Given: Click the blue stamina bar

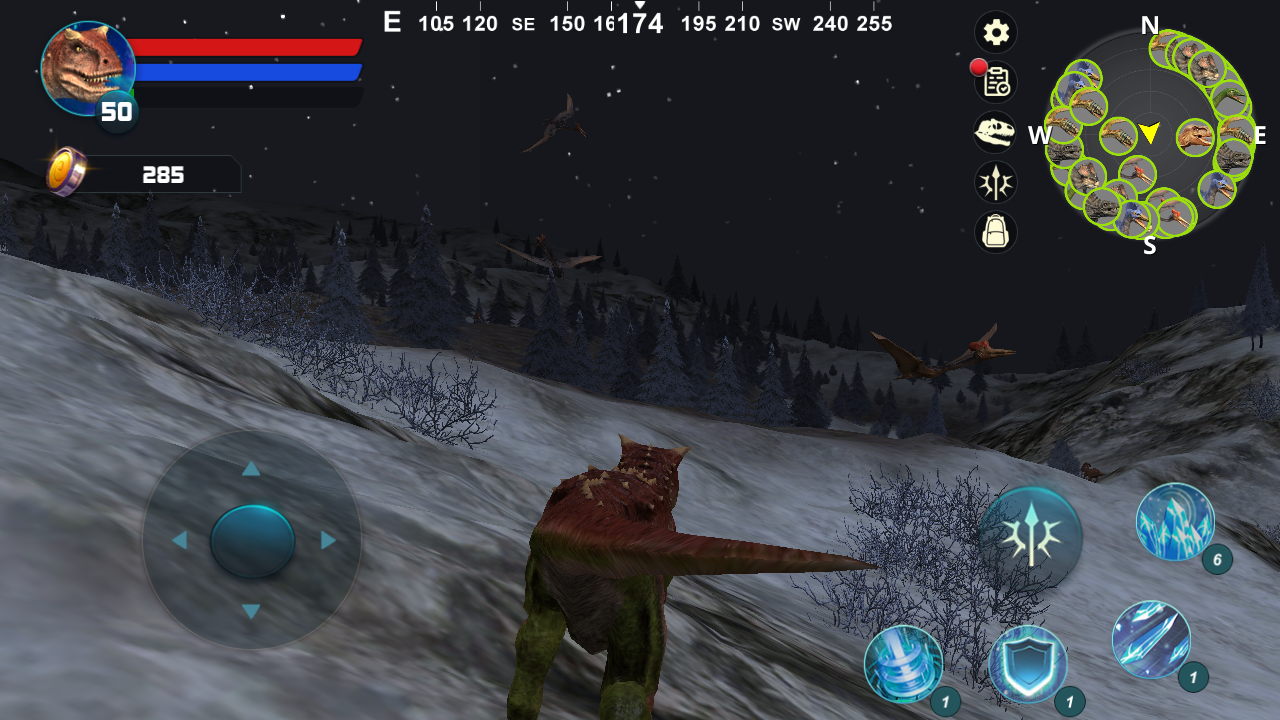Looking at the screenshot, I should (250, 72).
